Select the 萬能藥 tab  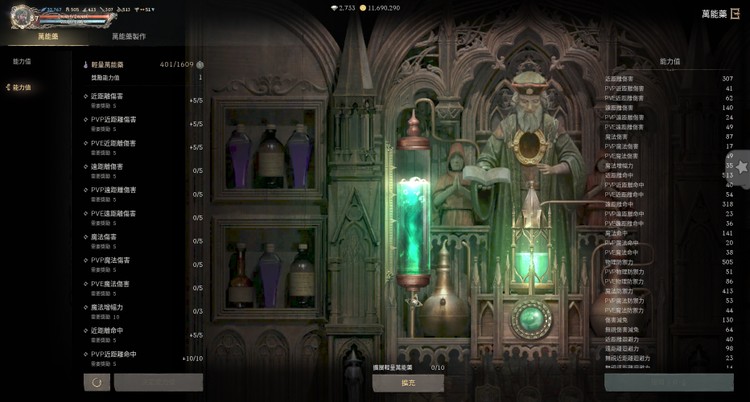pos(48,36)
